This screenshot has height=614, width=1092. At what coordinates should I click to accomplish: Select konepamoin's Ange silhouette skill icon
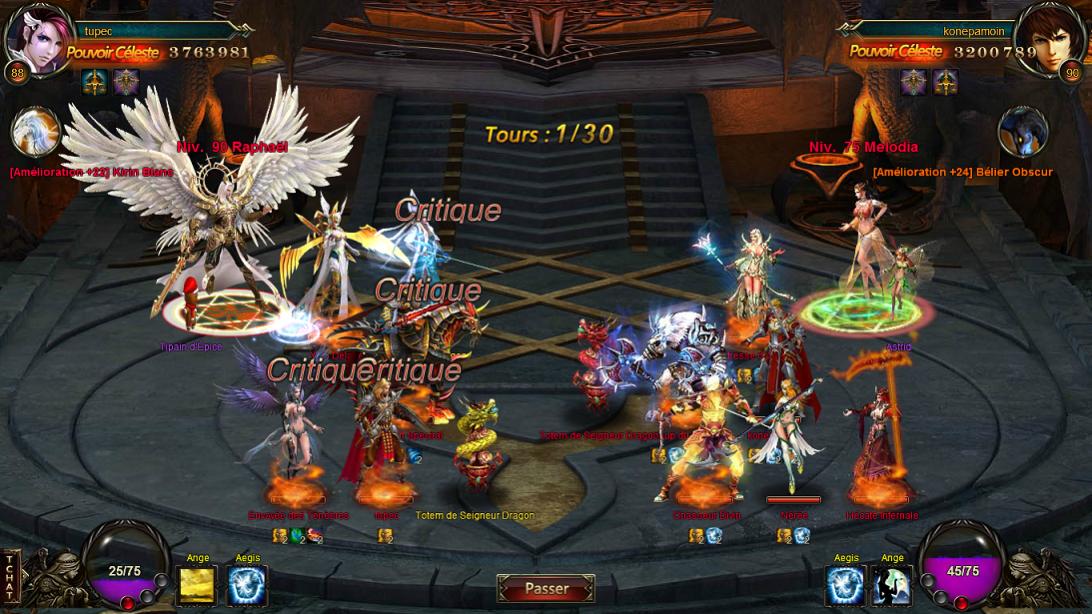tap(892, 586)
